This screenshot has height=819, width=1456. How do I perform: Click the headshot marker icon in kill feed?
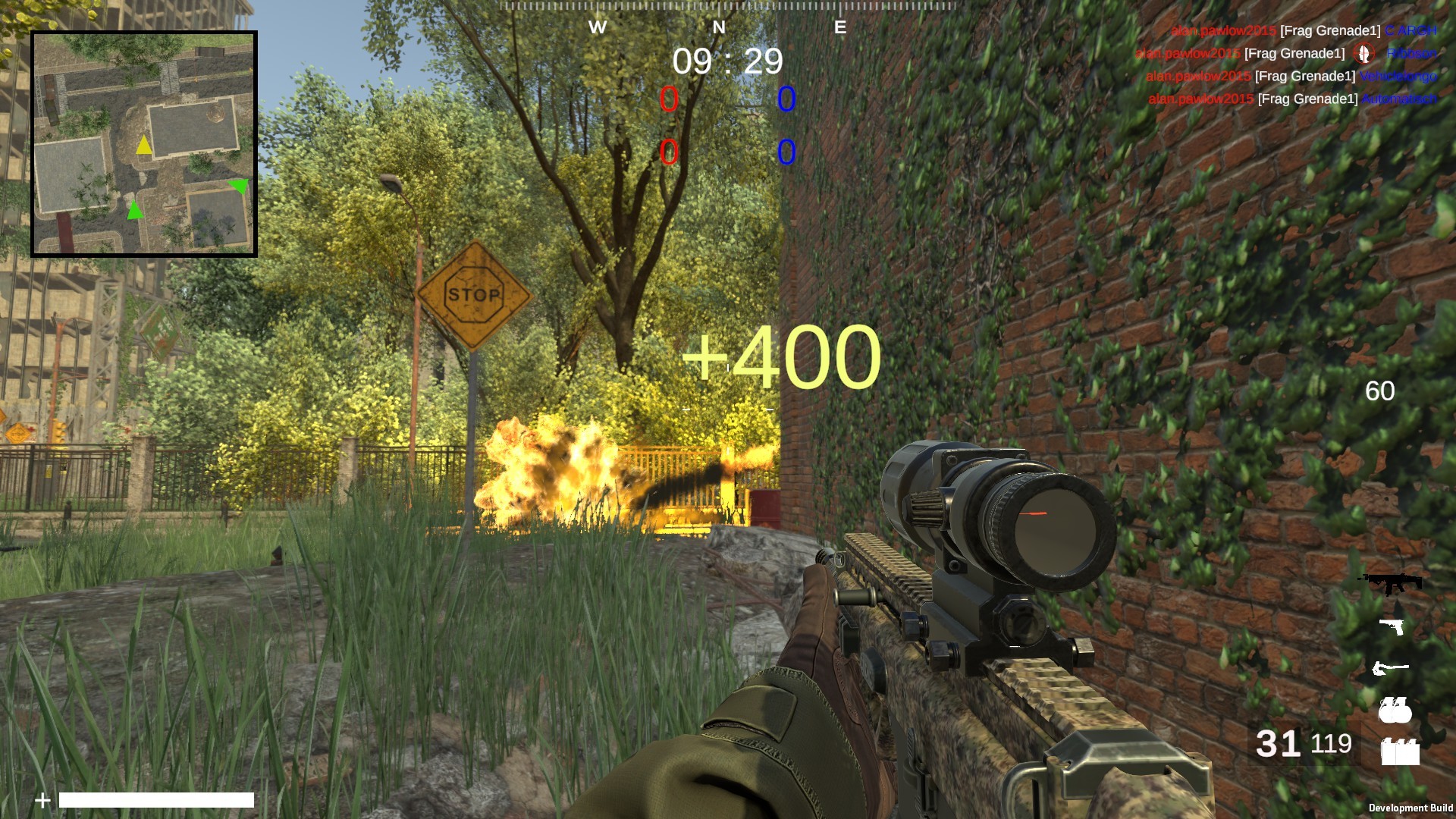(x=1363, y=54)
